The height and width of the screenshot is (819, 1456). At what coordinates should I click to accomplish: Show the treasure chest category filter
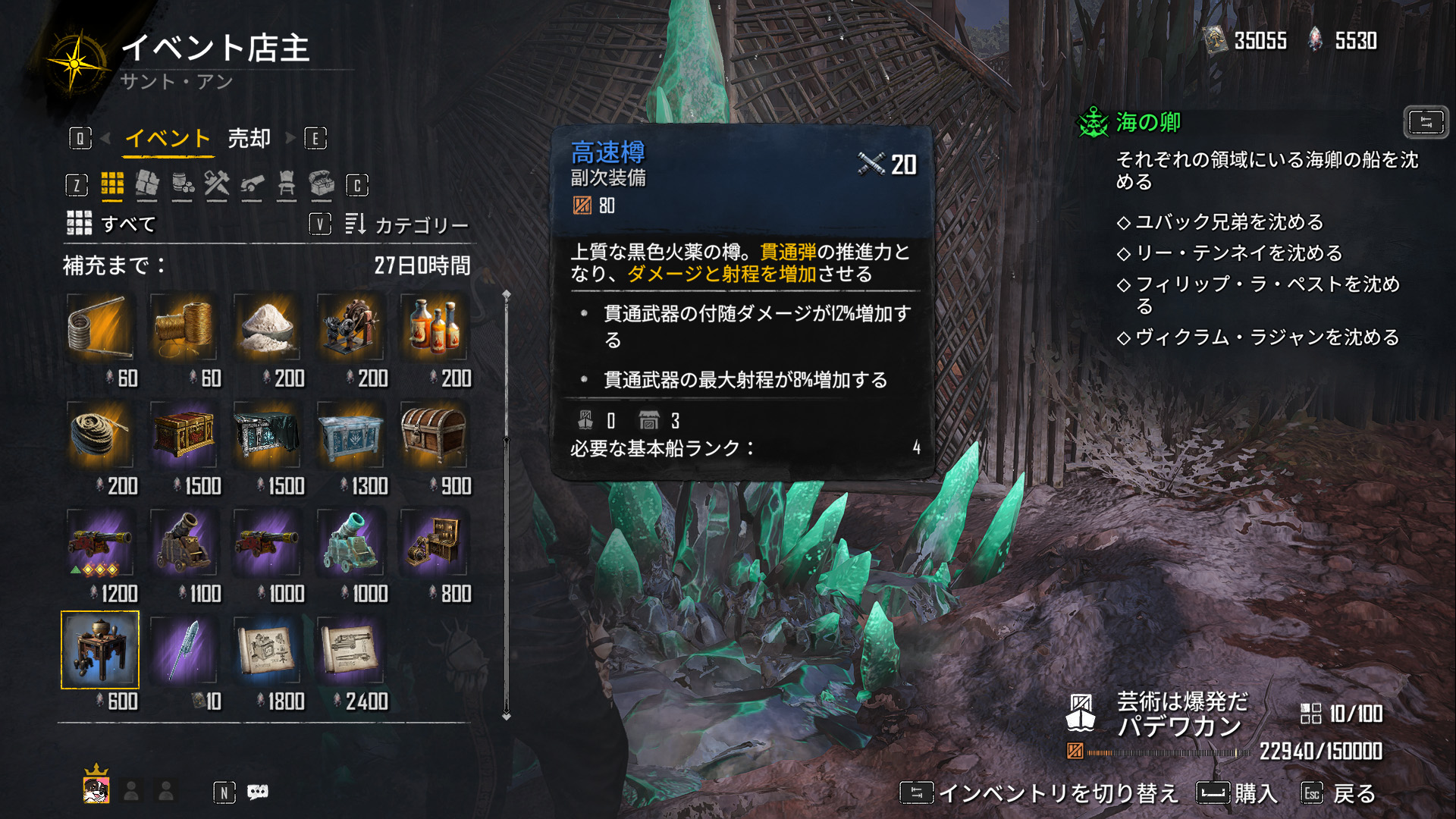[x=322, y=184]
